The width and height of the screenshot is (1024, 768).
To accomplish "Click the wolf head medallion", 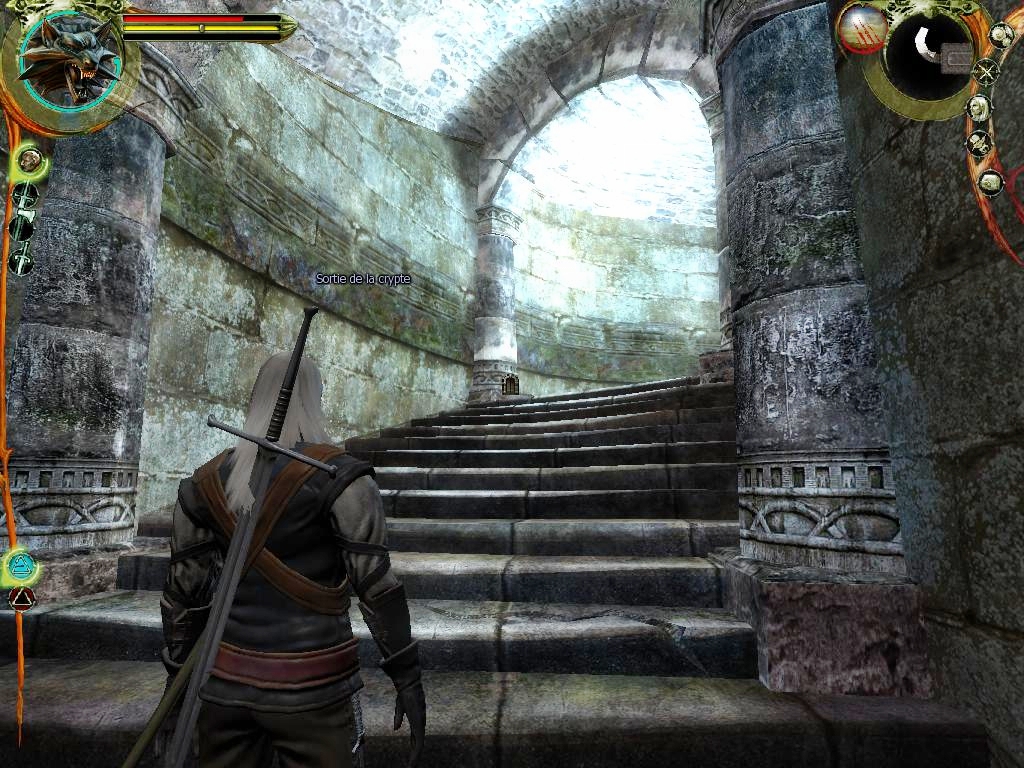I will (x=70, y=60).
